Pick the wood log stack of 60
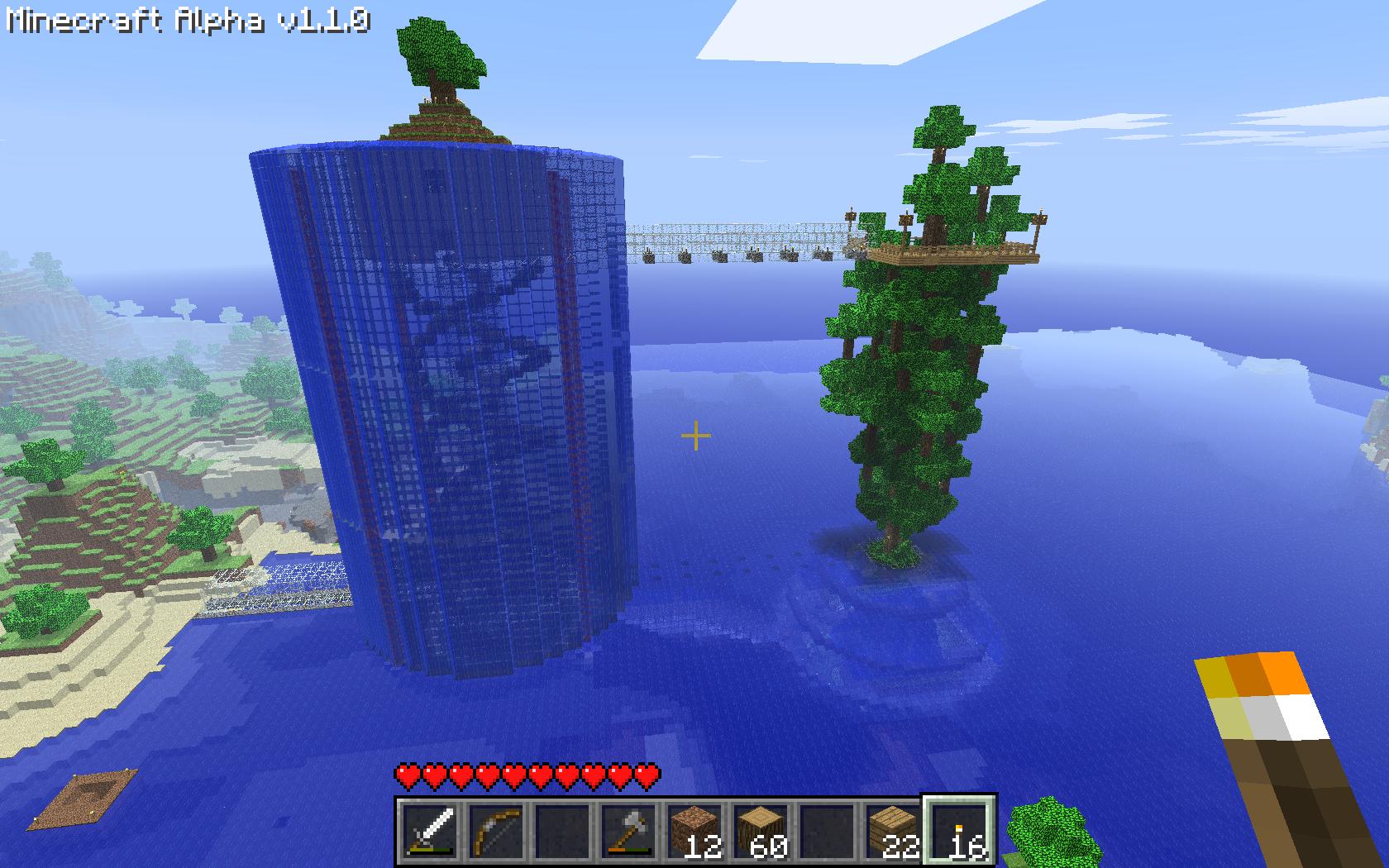Viewport: 1389px width, 868px height. pos(761,829)
